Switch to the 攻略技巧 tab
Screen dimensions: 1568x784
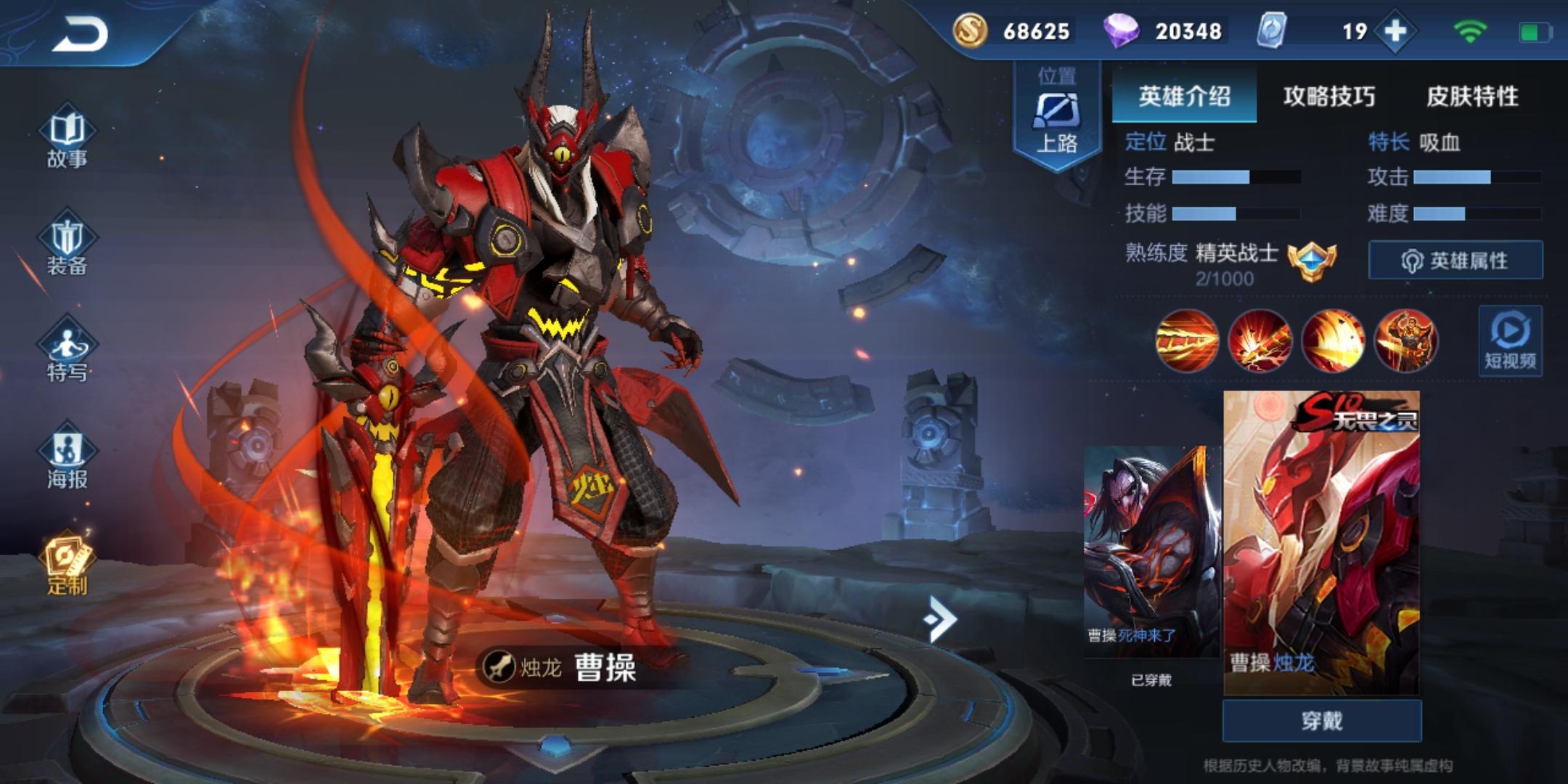(x=1328, y=96)
